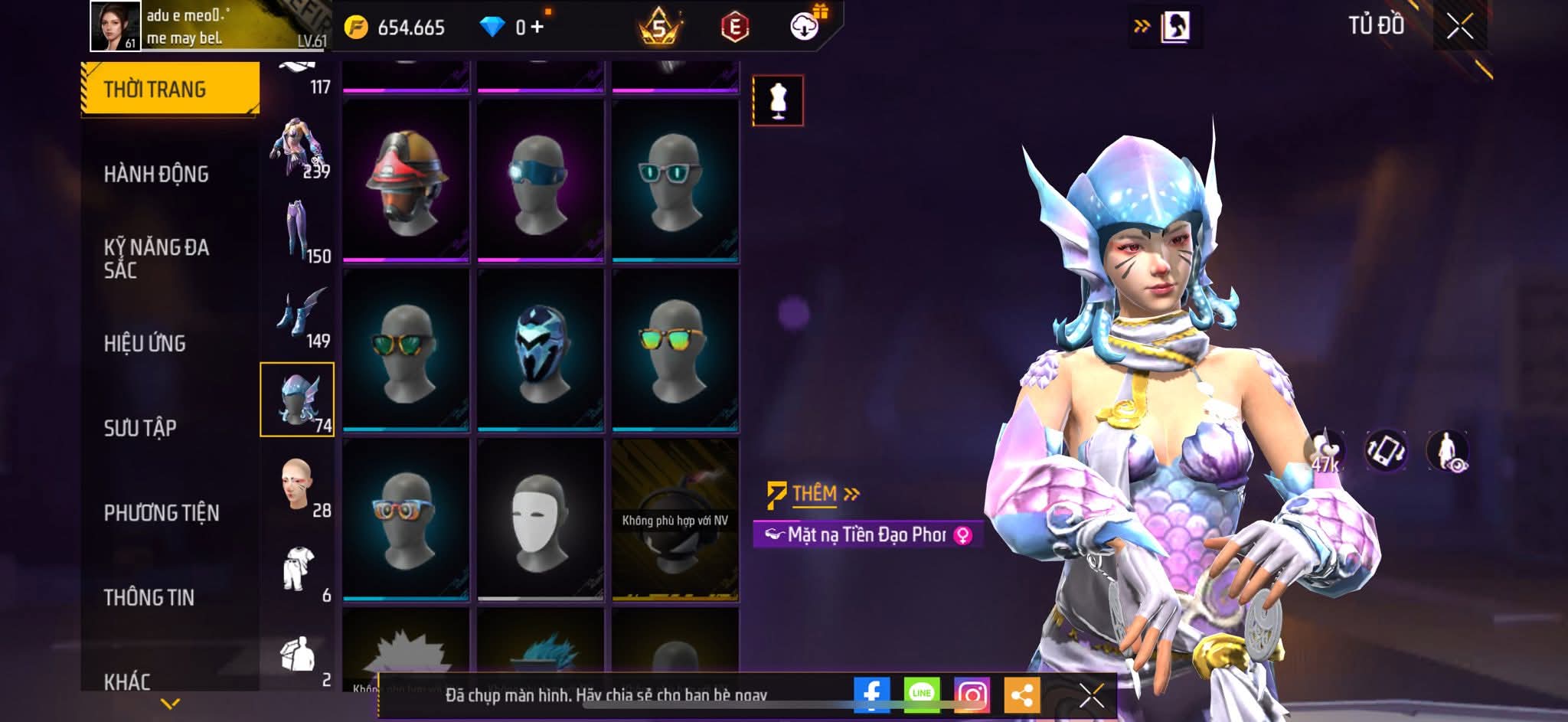This screenshot has height=722, width=1568.
Task: Select the blue demon mask item
Action: pyautogui.click(x=541, y=350)
